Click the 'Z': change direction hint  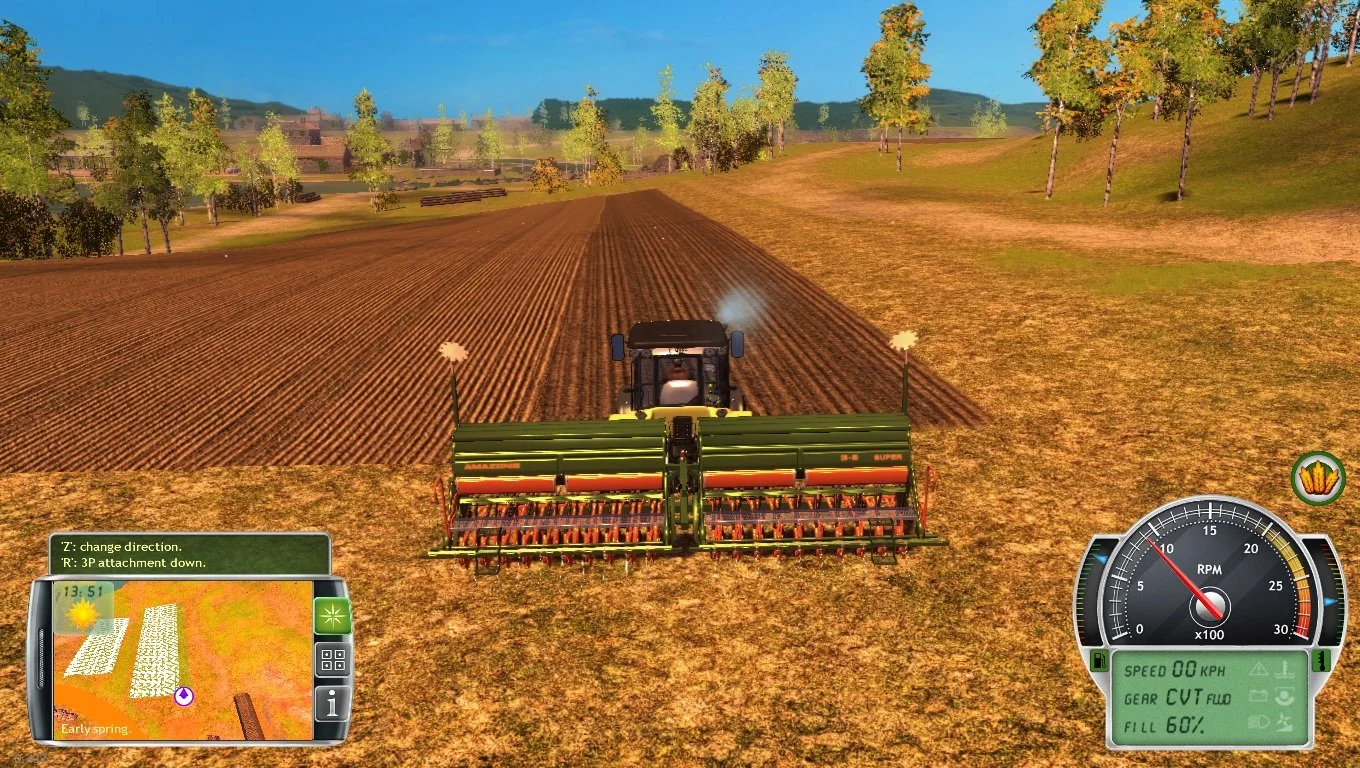pos(123,547)
